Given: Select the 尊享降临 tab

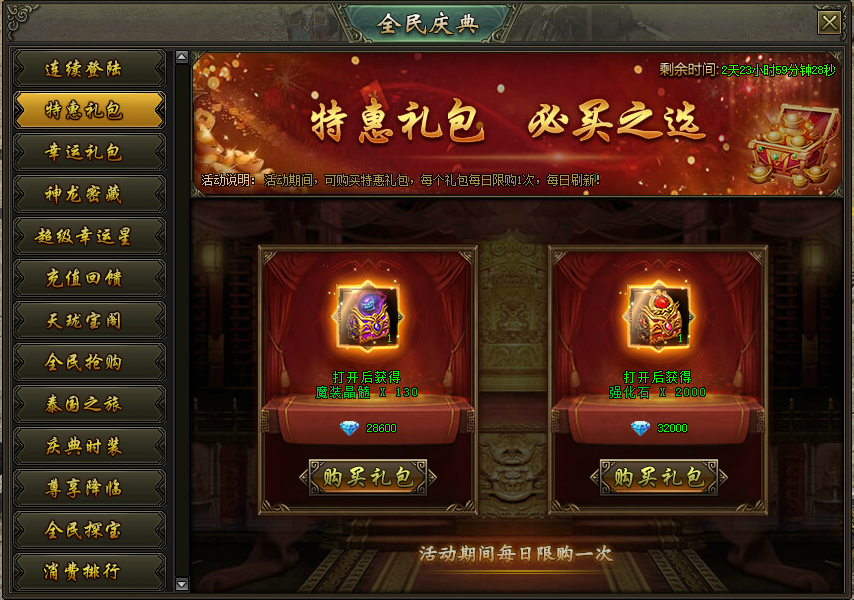Looking at the screenshot, I should click(x=89, y=488).
